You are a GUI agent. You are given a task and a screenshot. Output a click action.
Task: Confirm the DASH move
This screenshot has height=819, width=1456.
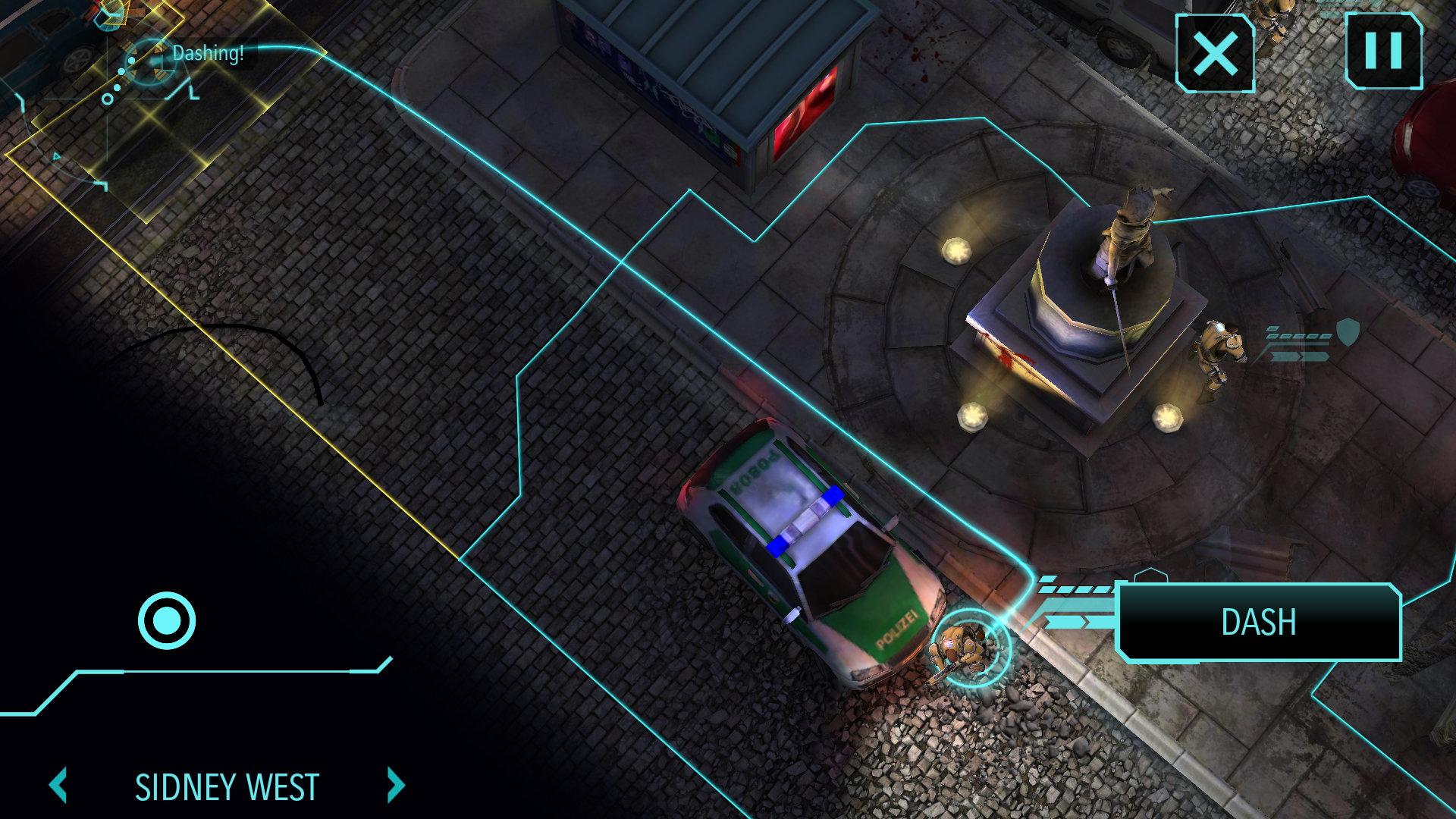tap(1259, 622)
